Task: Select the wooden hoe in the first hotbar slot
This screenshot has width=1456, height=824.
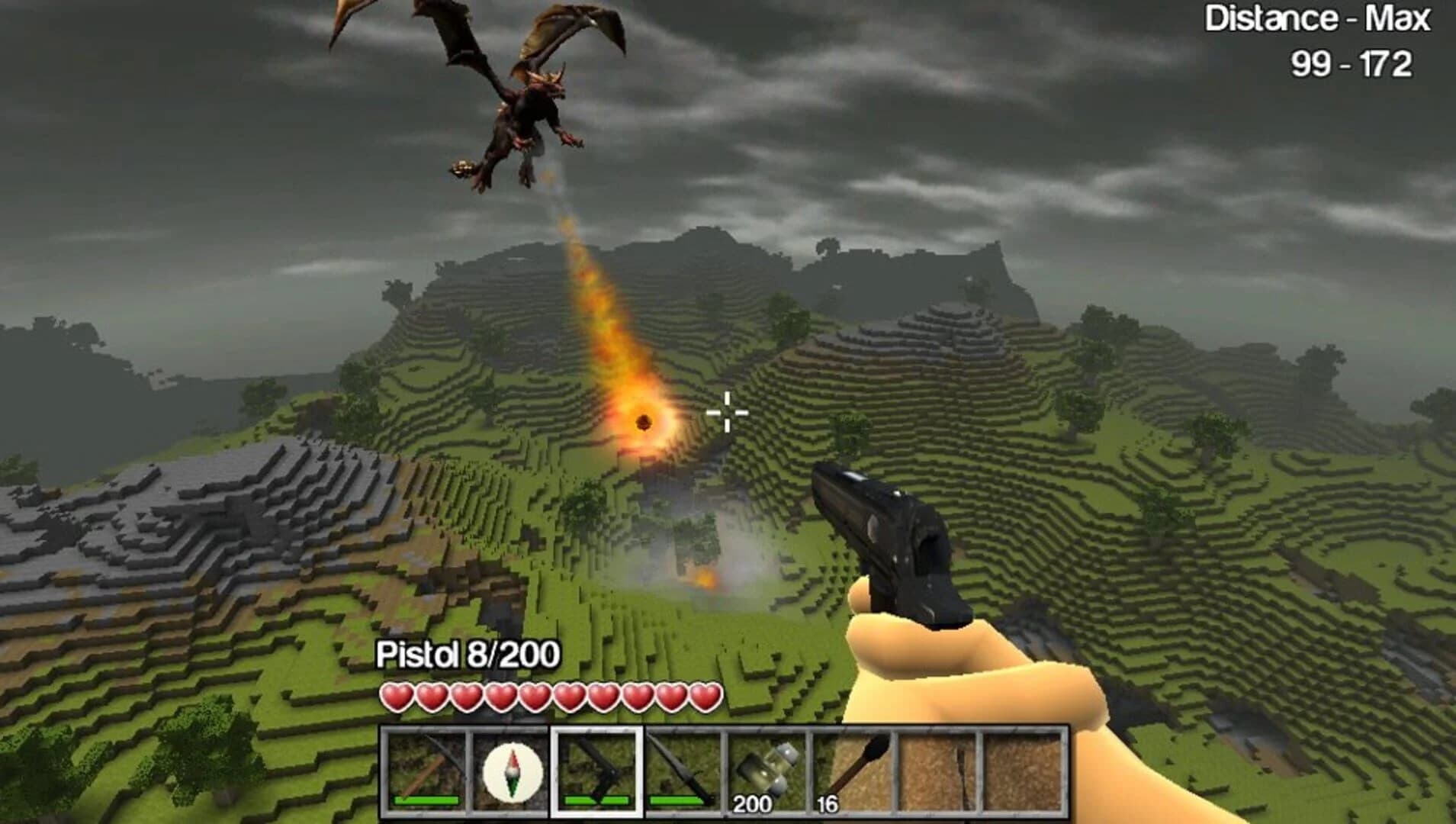Action: [x=423, y=771]
